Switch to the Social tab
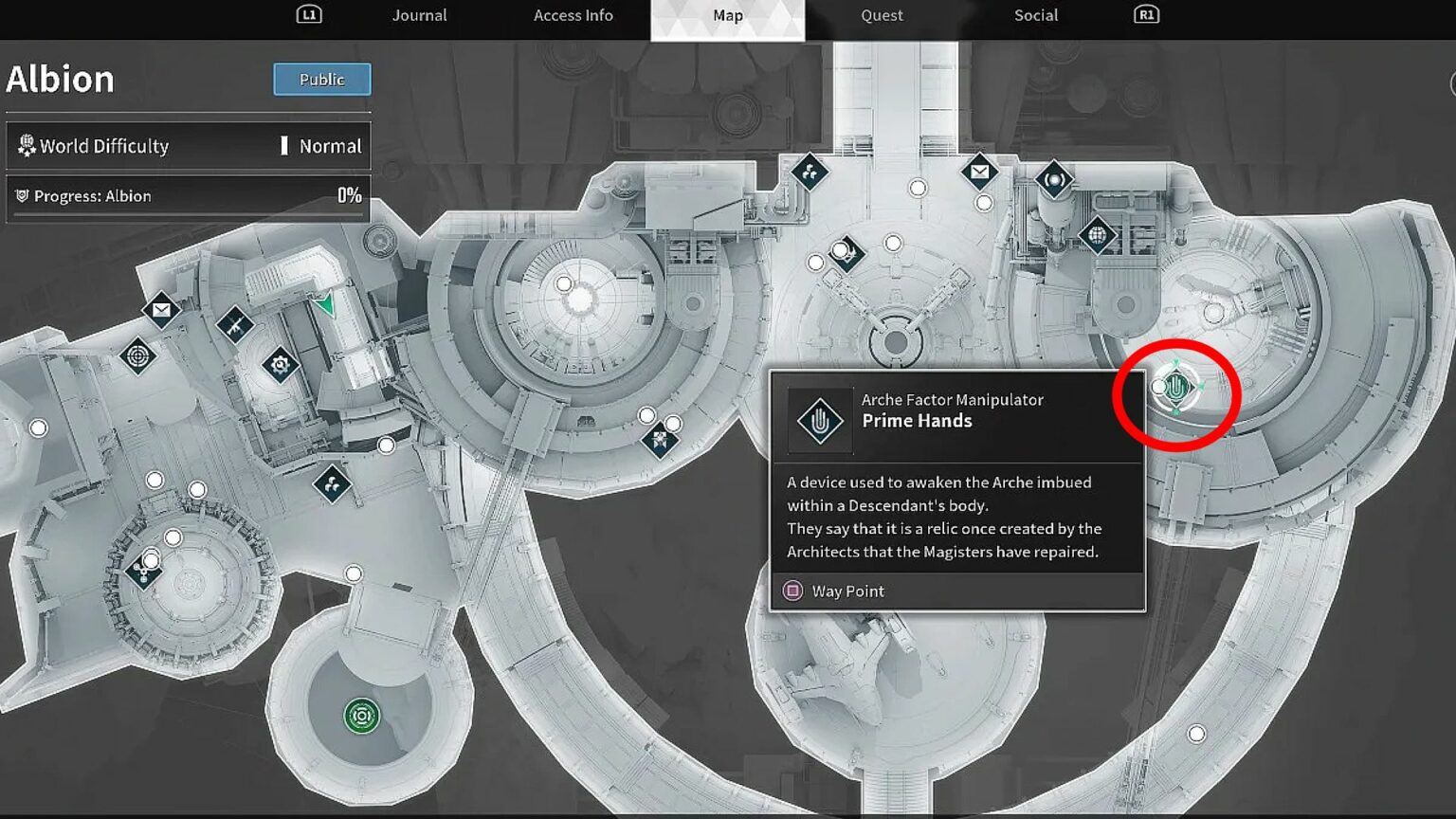The width and height of the screenshot is (1456, 819). pyautogui.click(x=1035, y=15)
